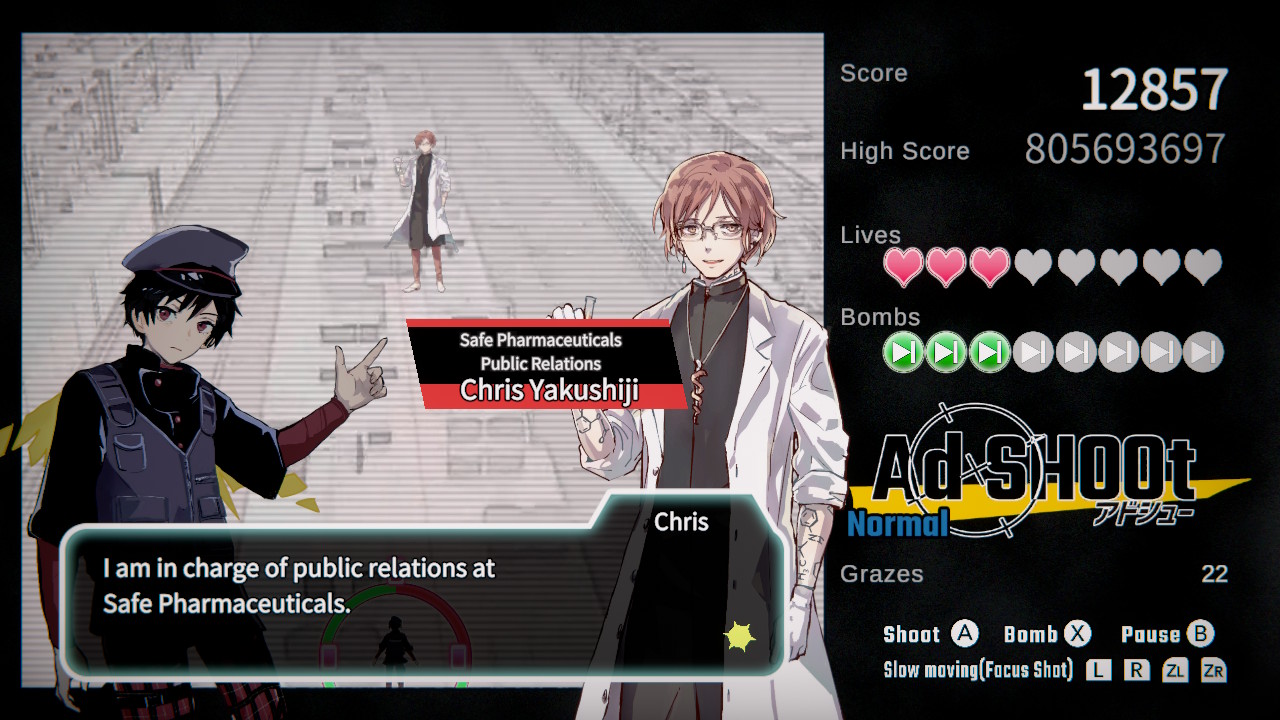Click the Normal difficulty label

pyautogui.click(x=898, y=521)
